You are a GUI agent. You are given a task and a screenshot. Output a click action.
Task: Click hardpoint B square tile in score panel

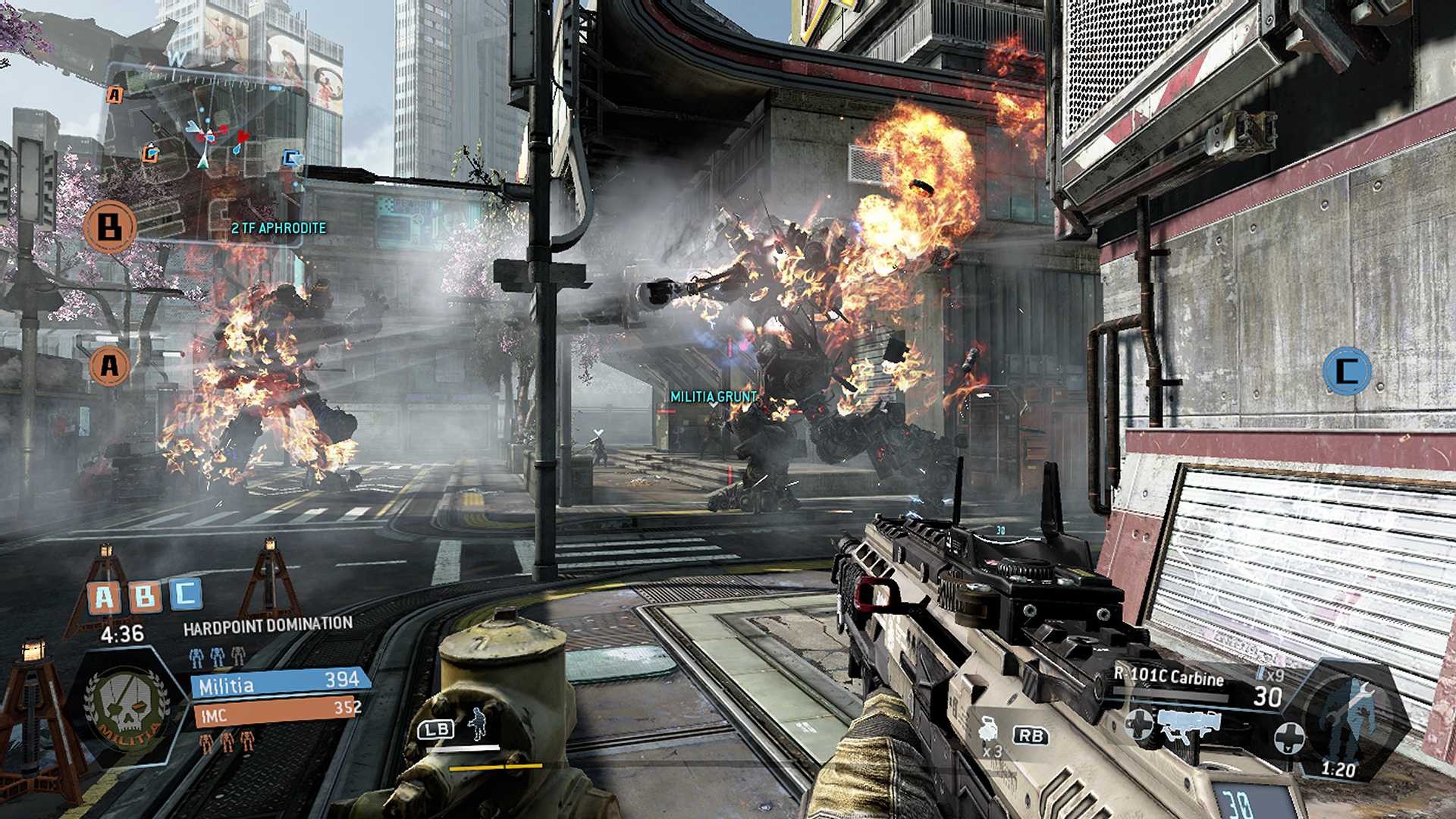tap(144, 597)
